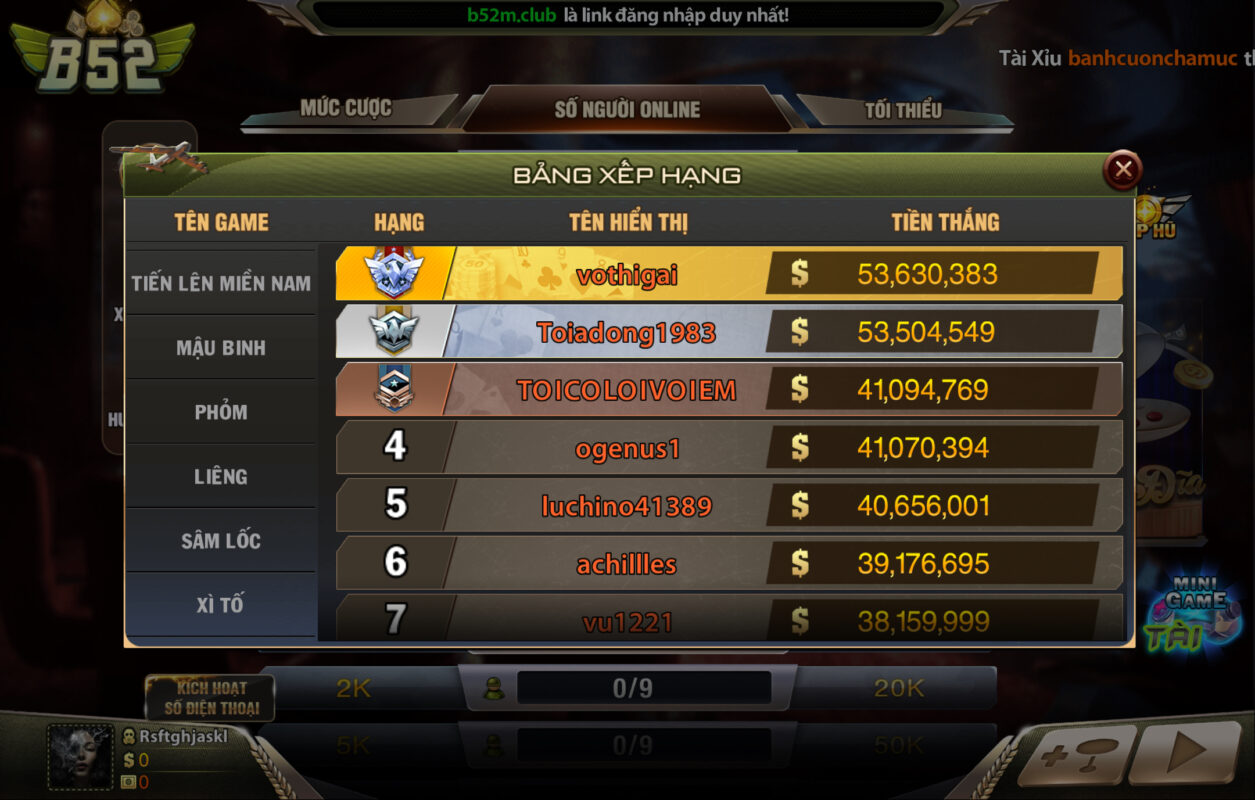Sort by Số Người Online header
The image size is (1255, 800).
[x=627, y=110]
